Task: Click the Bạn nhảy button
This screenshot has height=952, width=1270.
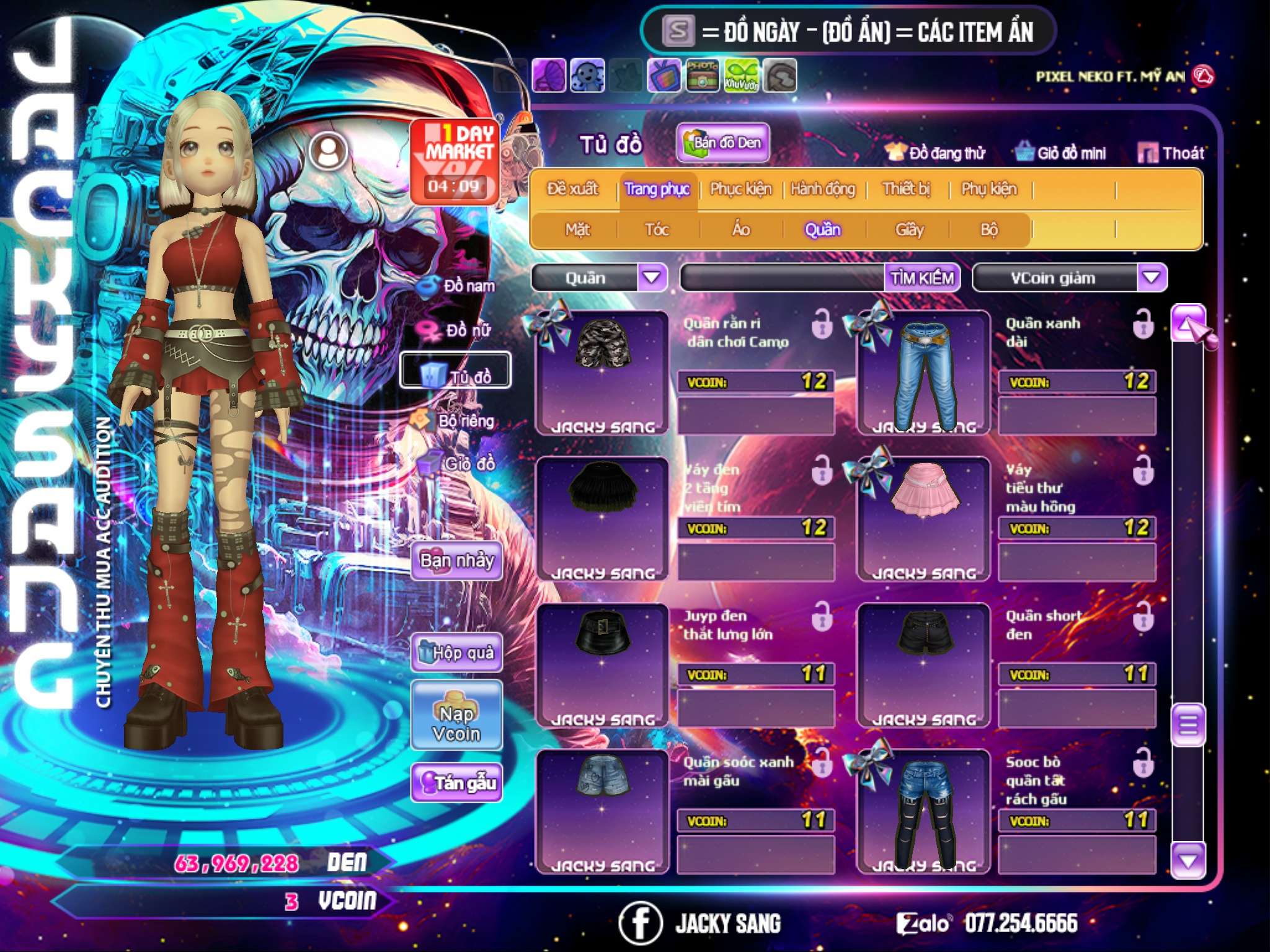Action: point(457,561)
